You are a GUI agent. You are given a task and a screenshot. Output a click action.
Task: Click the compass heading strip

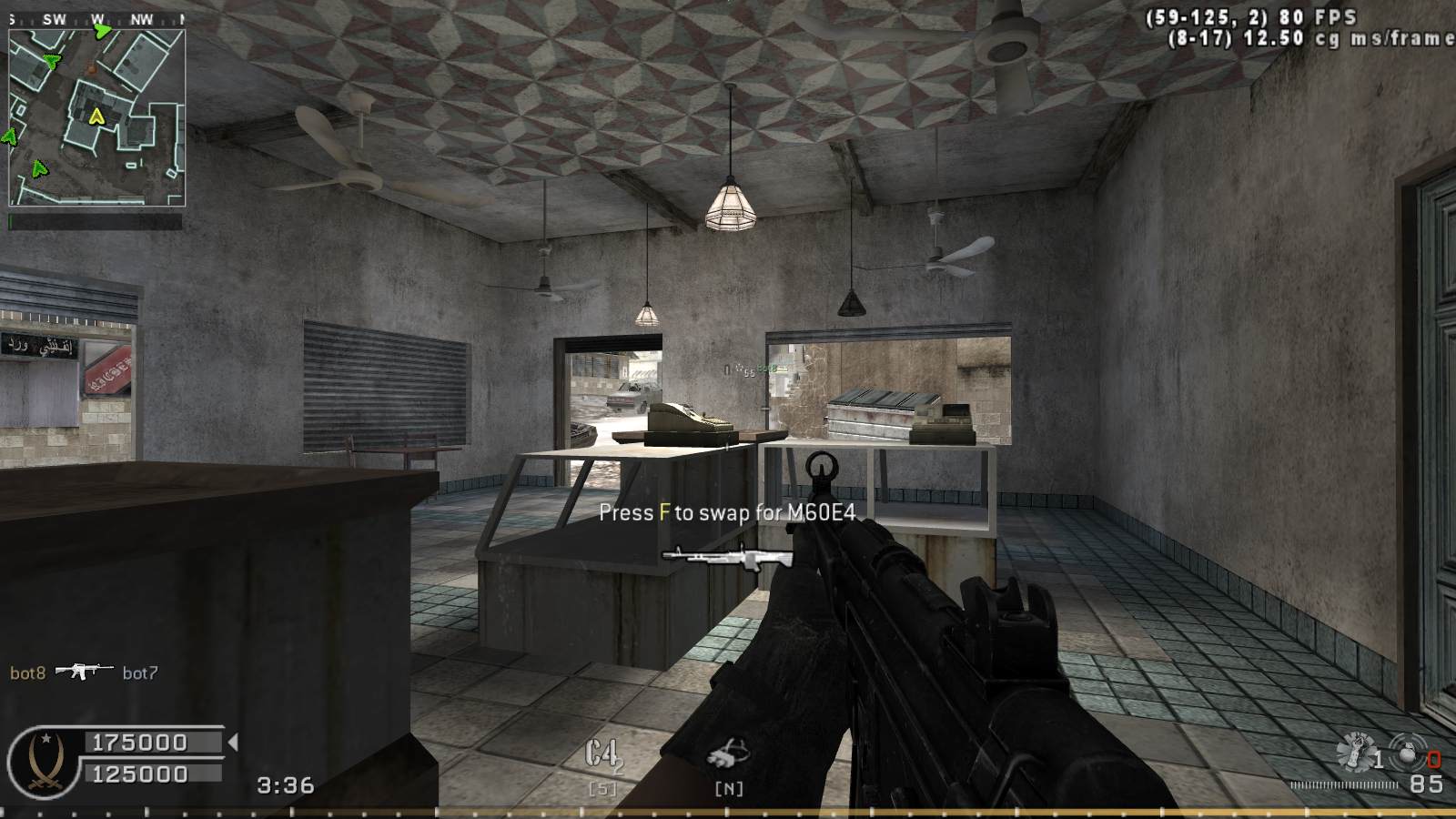pyautogui.click(x=96, y=18)
